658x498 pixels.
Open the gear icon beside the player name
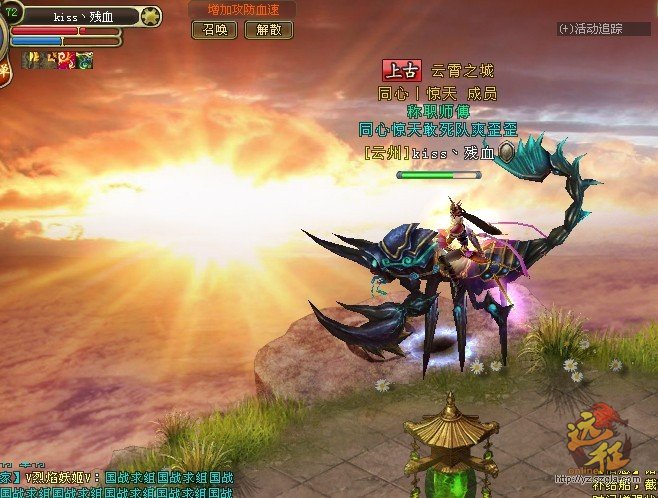click(151, 16)
